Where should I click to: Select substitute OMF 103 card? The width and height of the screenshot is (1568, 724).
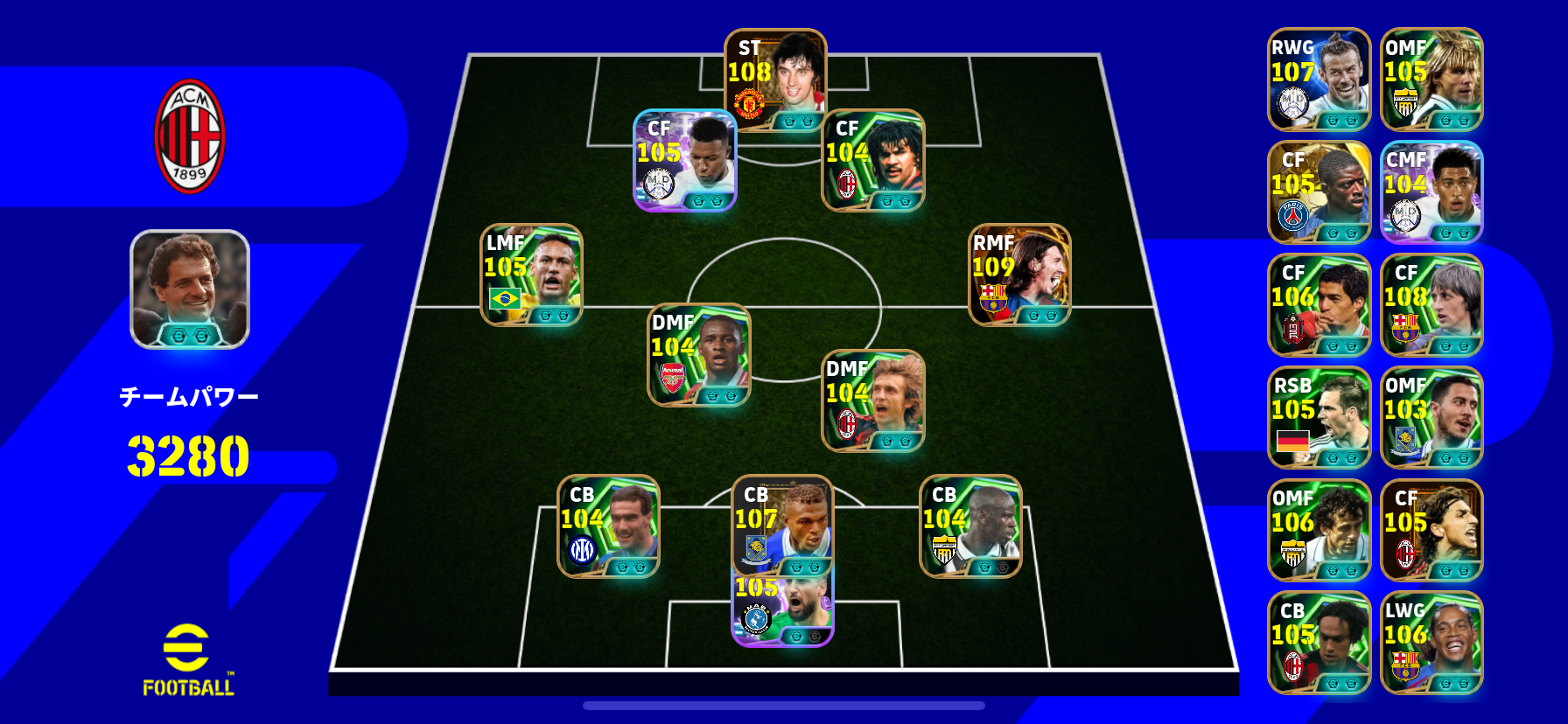(x=1431, y=418)
